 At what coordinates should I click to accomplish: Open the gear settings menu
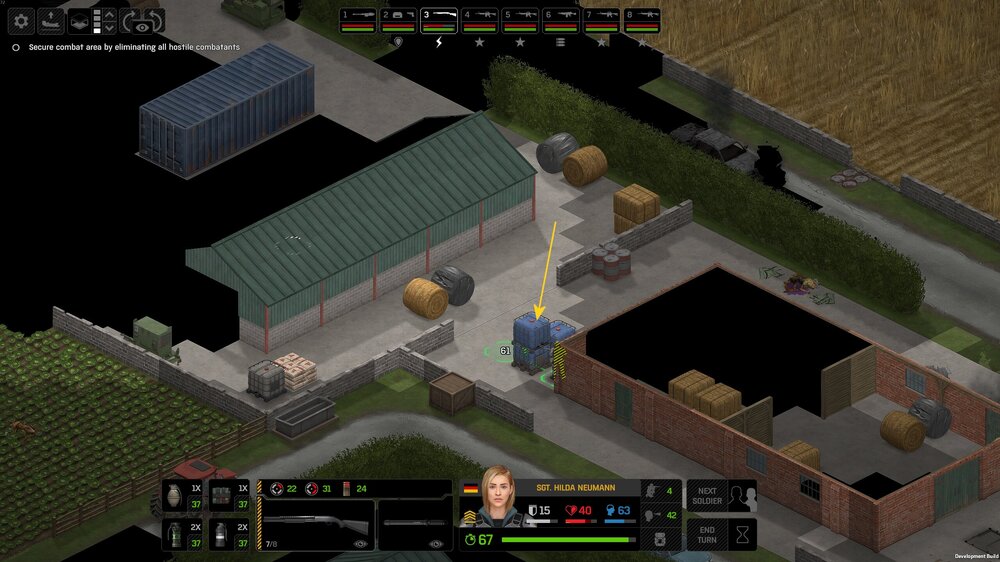(x=21, y=21)
